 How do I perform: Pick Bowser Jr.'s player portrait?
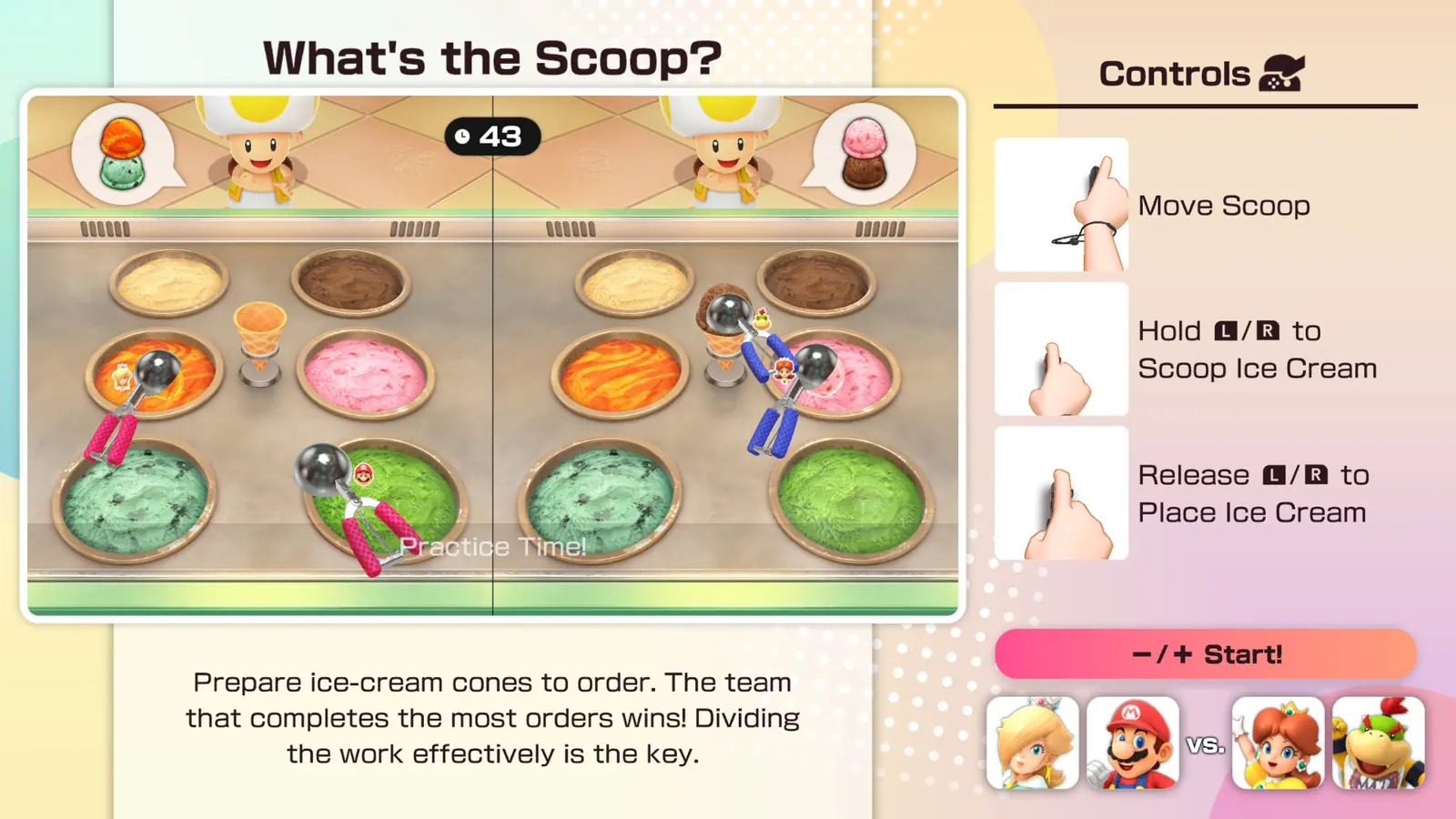tap(1379, 743)
